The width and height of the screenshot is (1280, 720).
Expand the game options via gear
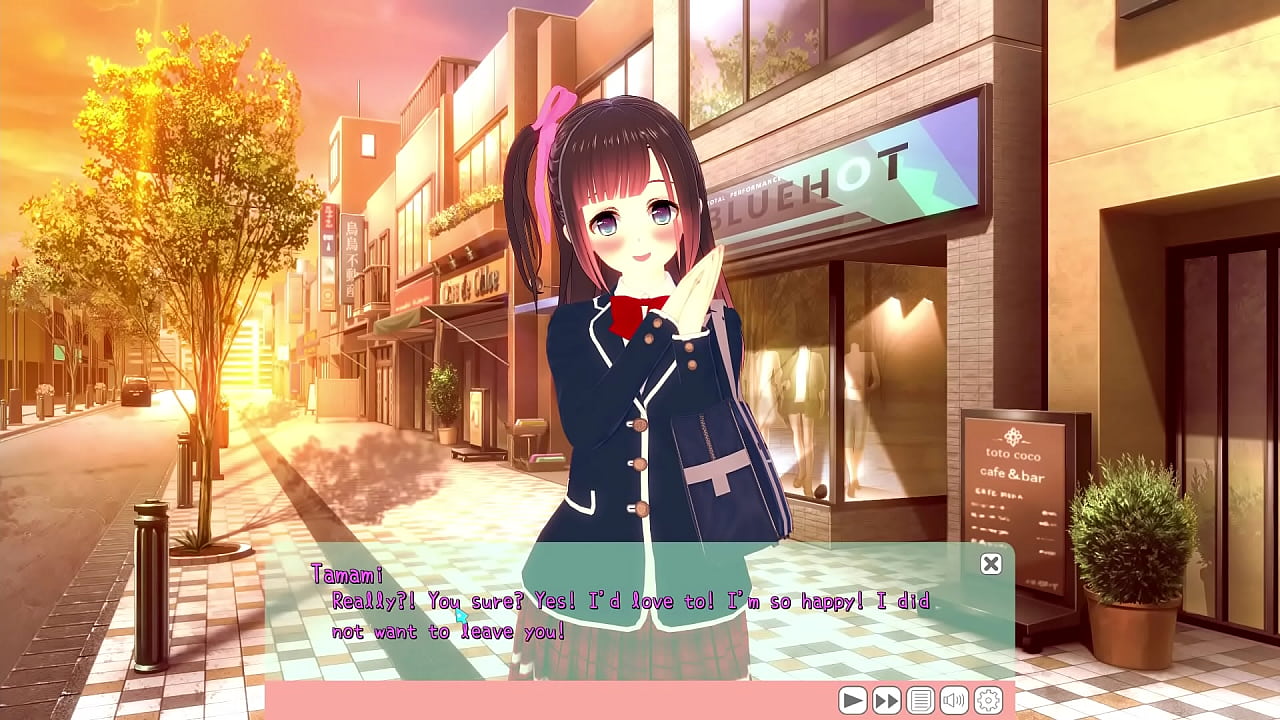tap(988, 700)
